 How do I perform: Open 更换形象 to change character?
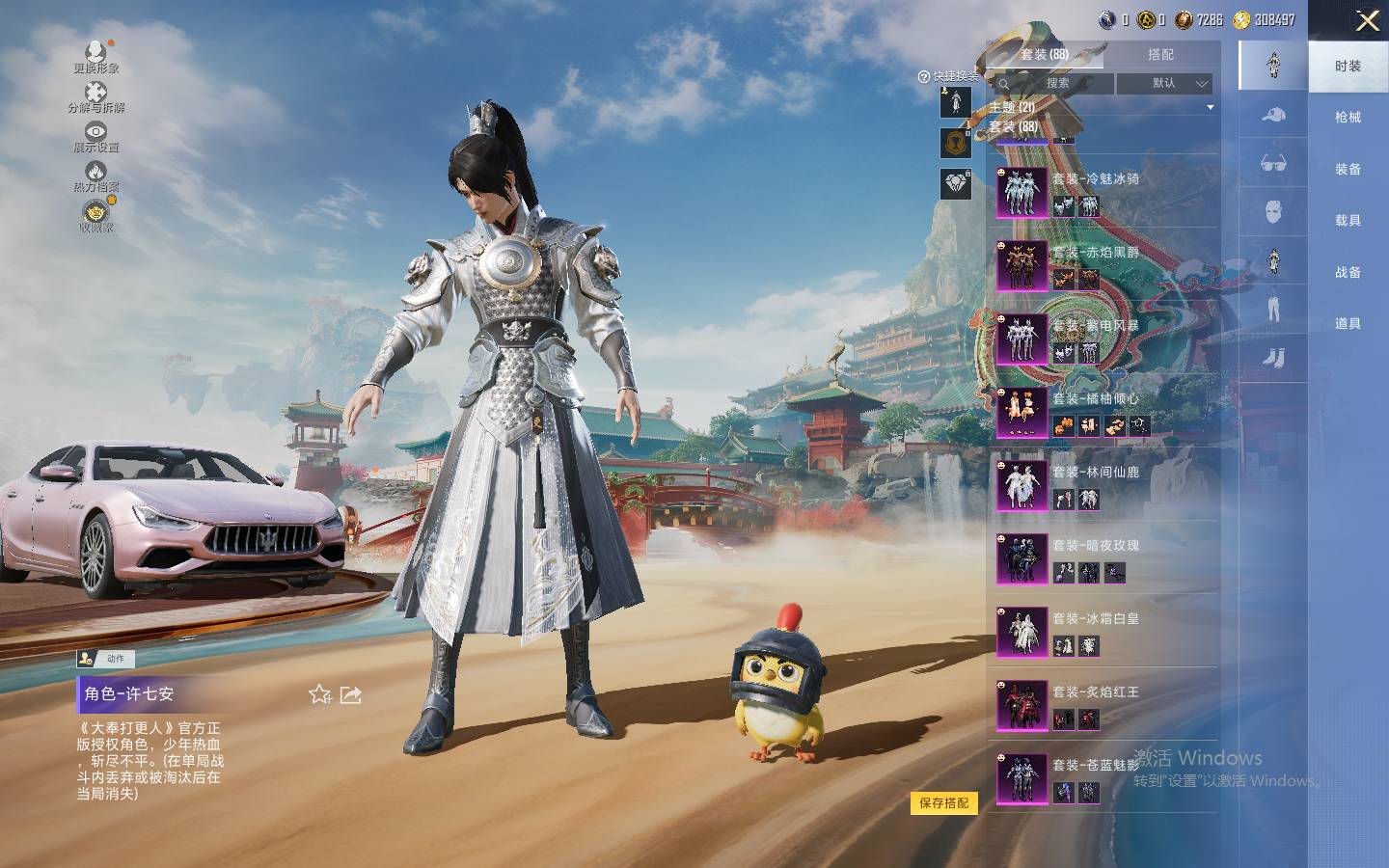96,54
